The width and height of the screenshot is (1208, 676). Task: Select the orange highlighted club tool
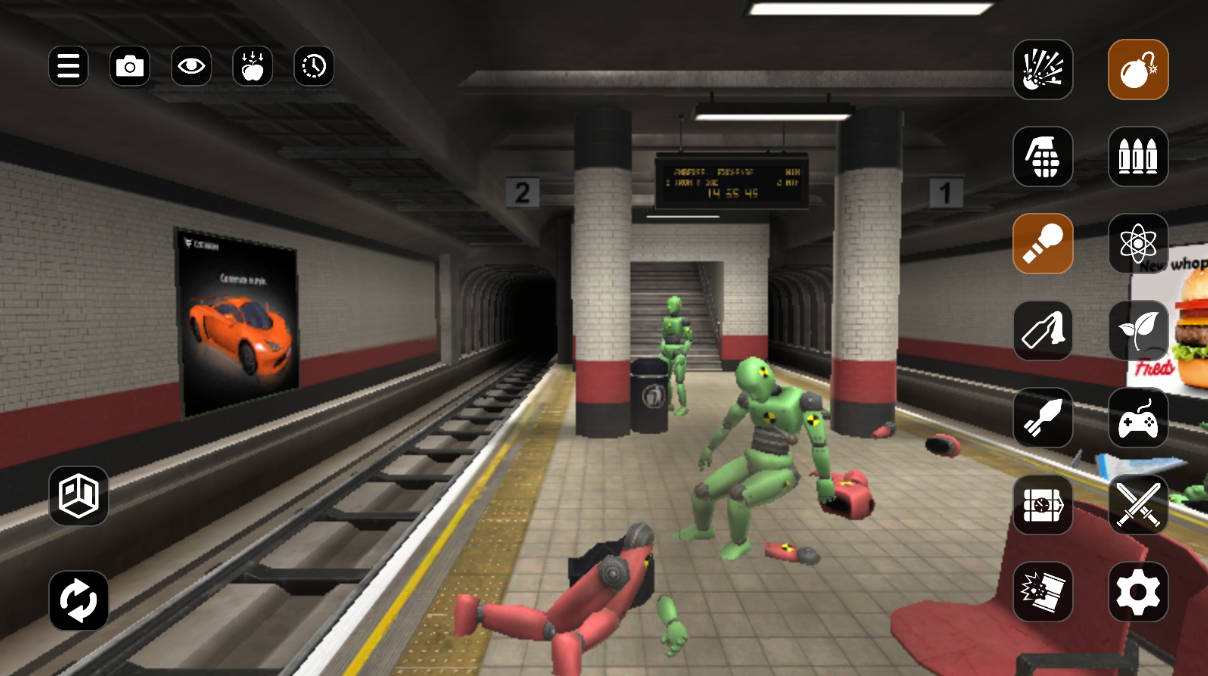[1043, 243]
